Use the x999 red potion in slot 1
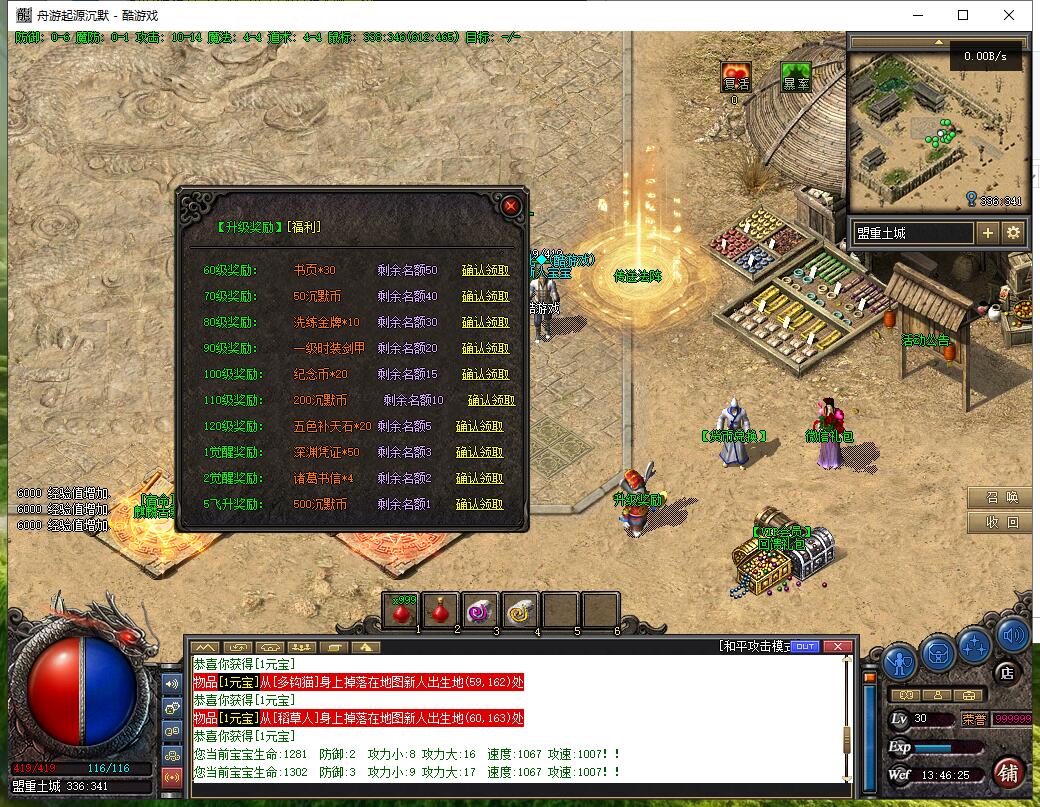This screenshot has width=1040, height=807. tap(403, 610)
